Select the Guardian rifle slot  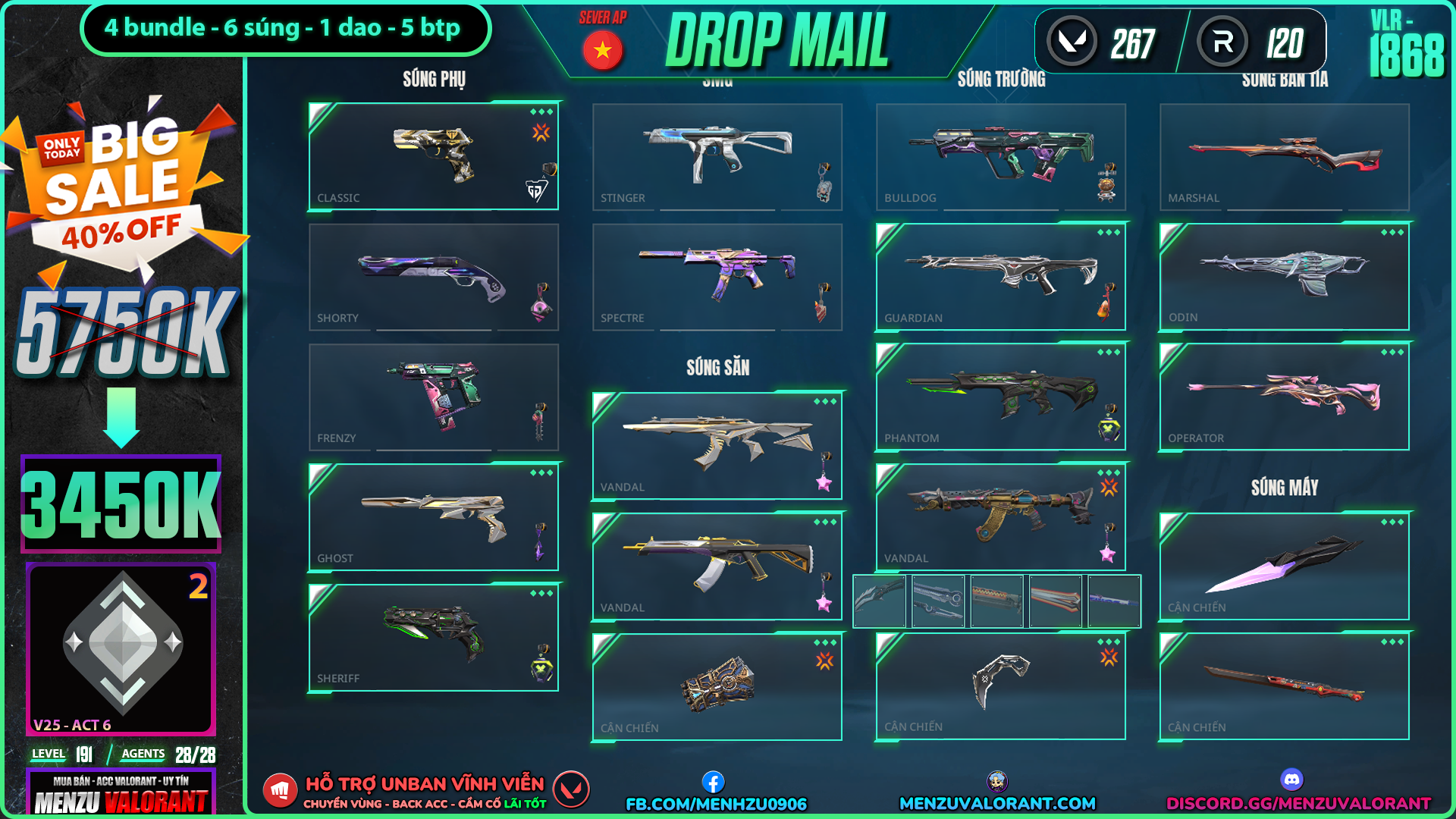[x=1000, y=277]
